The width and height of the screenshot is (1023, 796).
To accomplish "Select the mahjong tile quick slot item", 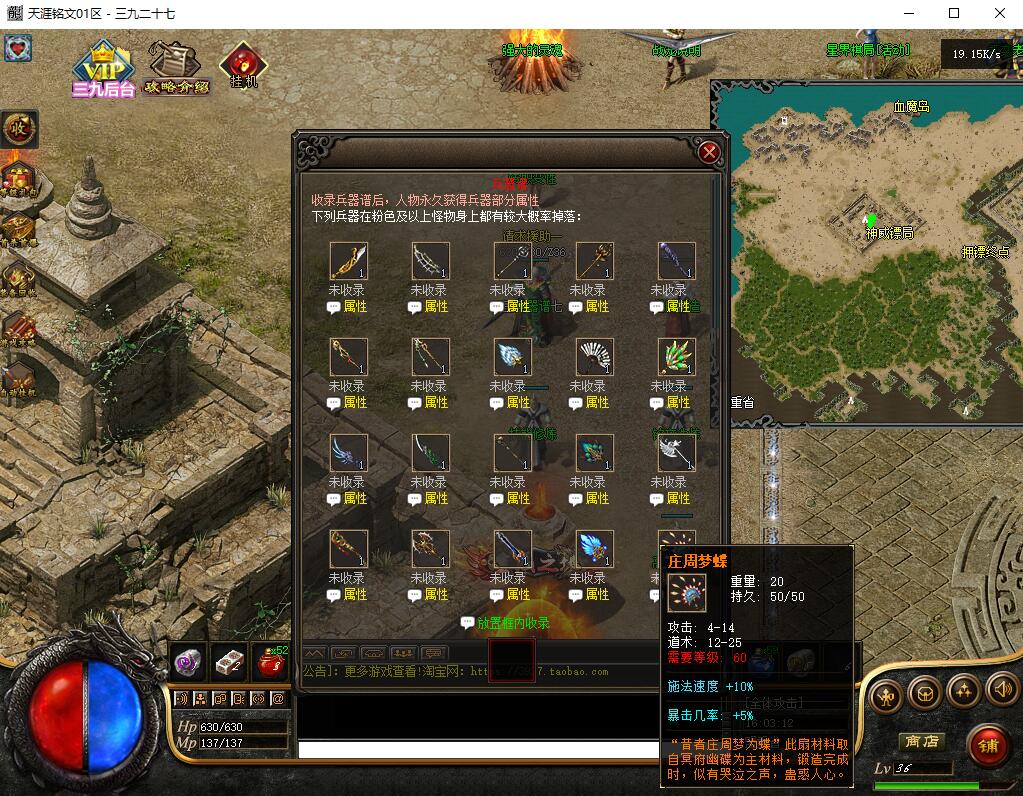I will pos(229,662).
